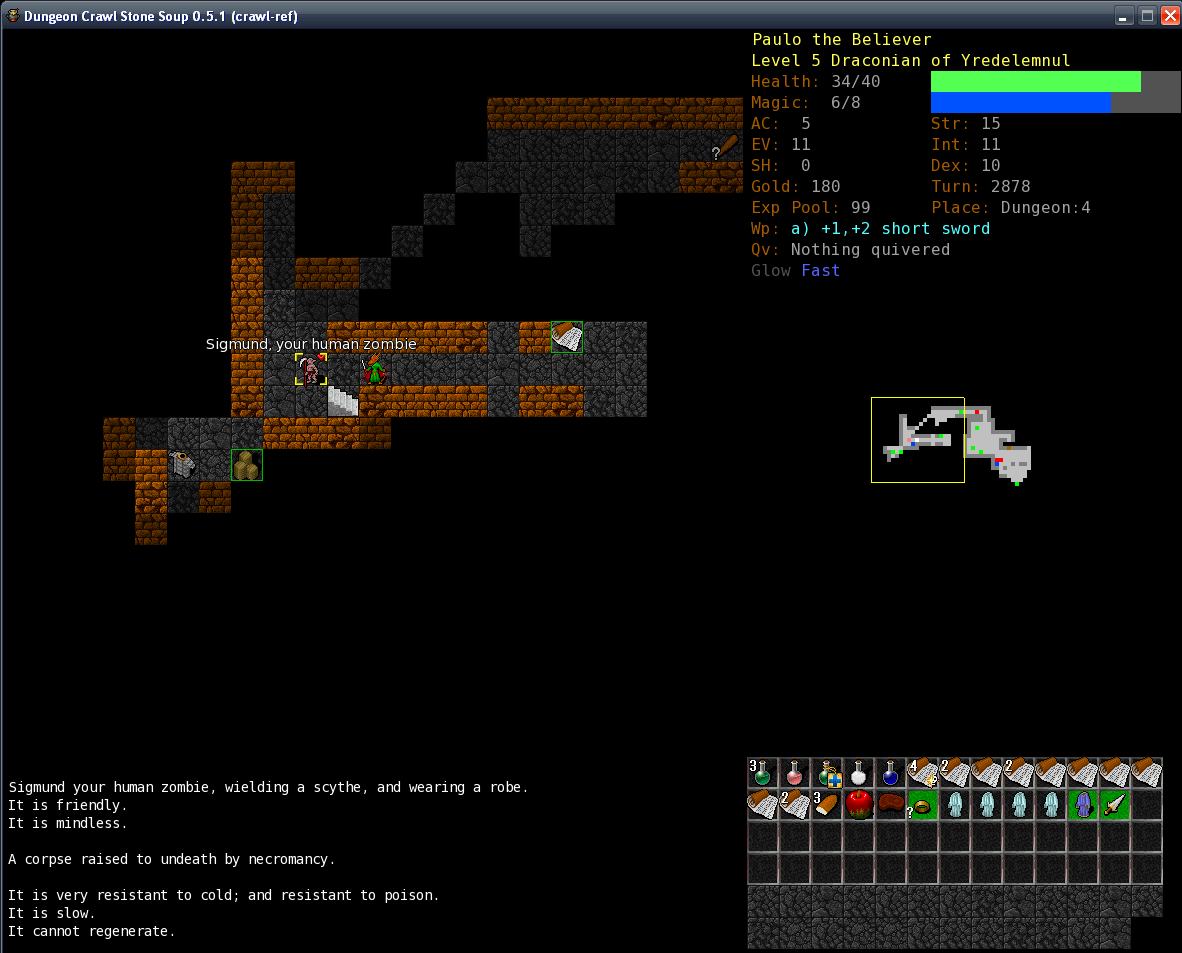Image resolution: width=1182 pixels, height=953 pixels.
Task: Close the Dungeon Crawl Stone Soup window
Action: 1170,15
